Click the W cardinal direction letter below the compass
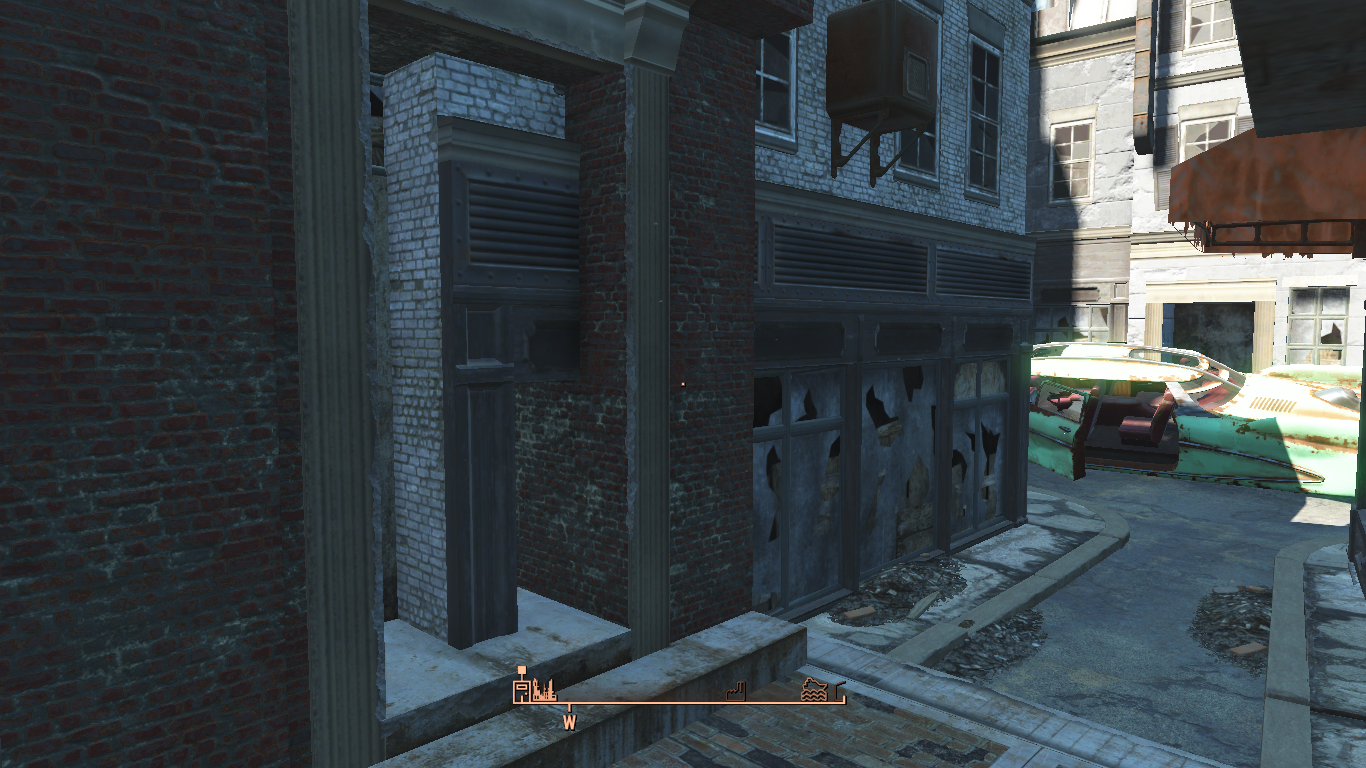This screenshot has width=1366, height=768. pyautogui.click(x=569, y=720)
